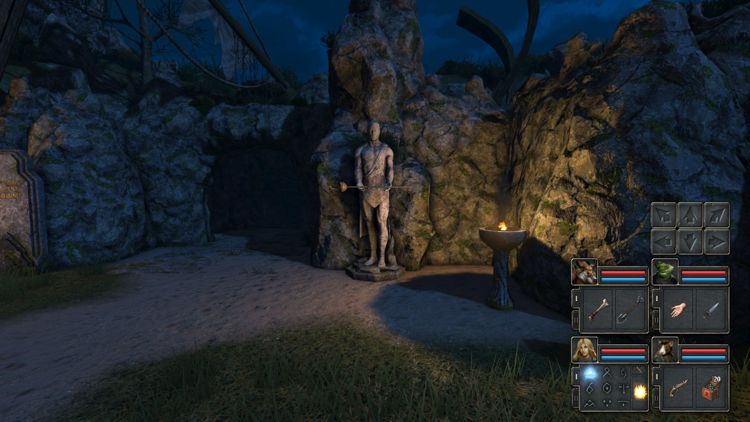Click the strafe left arrow button
Screen dimensions: 750x422
point(665,241)
